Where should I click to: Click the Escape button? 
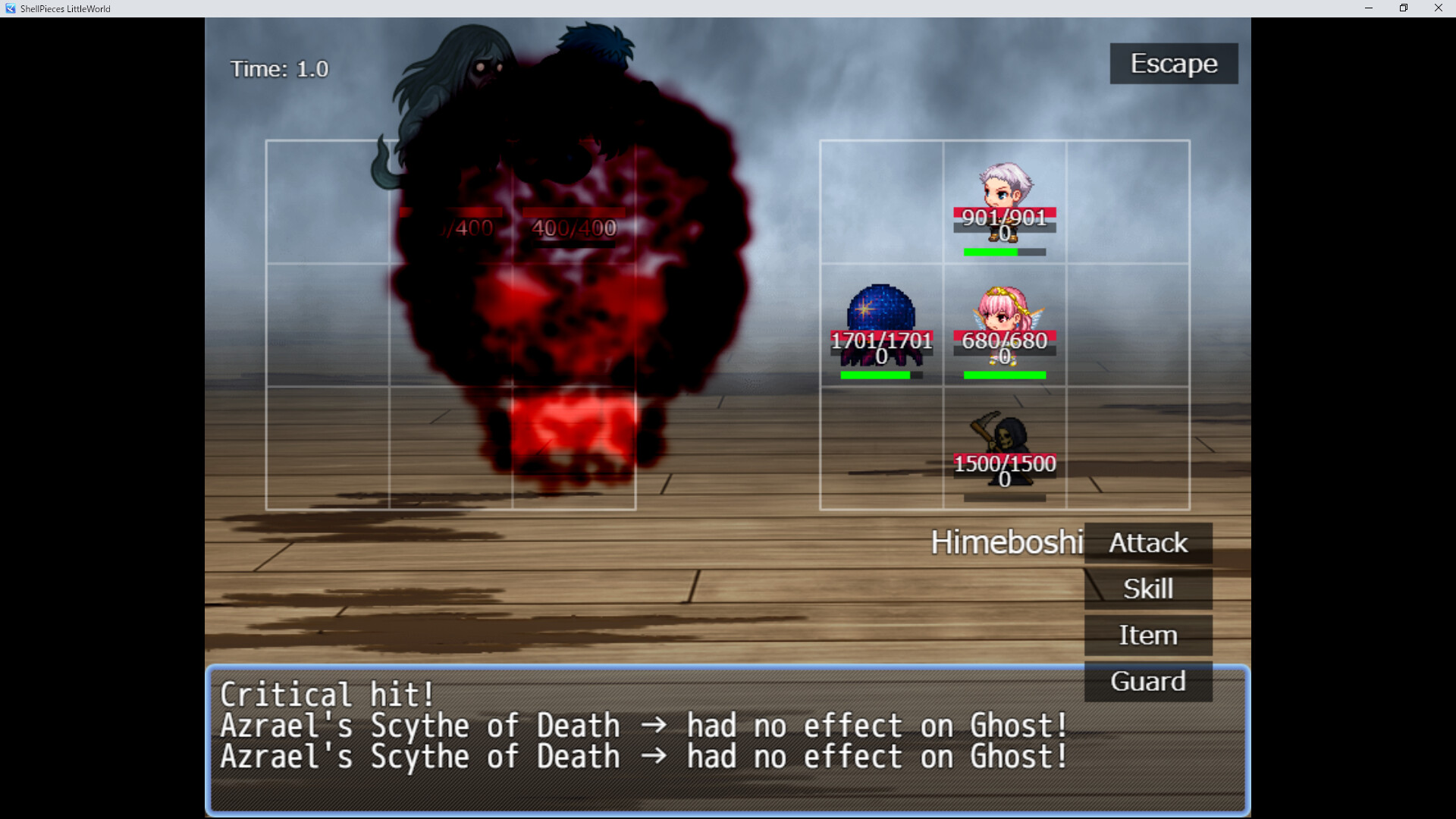pos(1172,64)
